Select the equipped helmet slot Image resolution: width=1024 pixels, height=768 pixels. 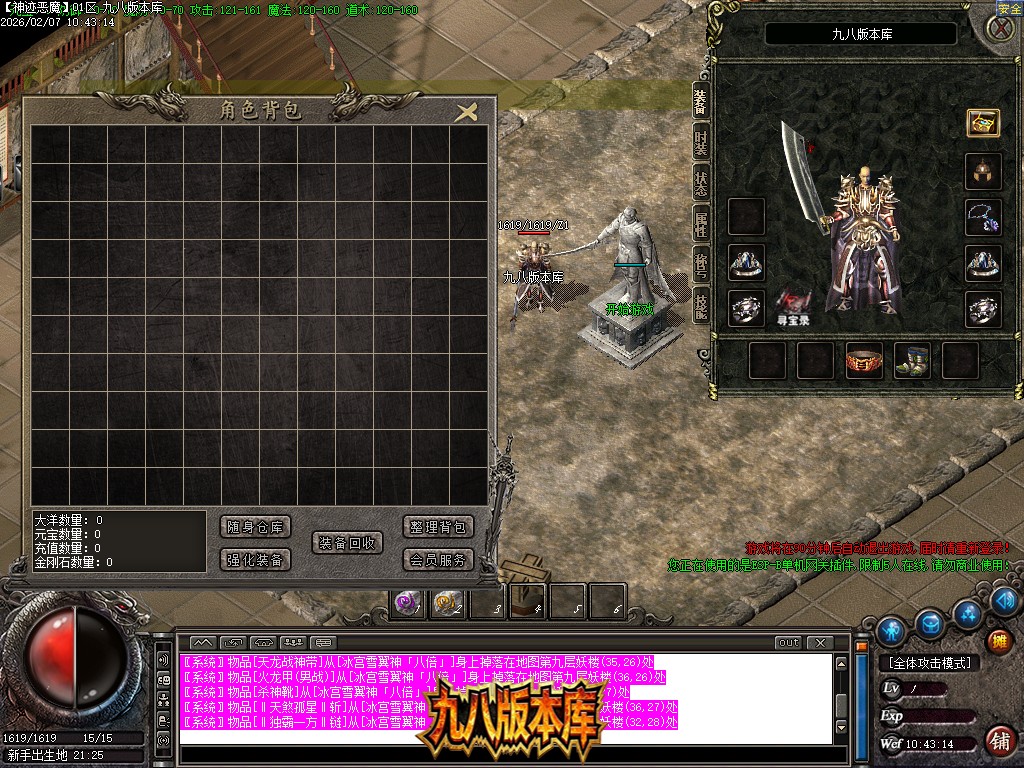(983, 171)
